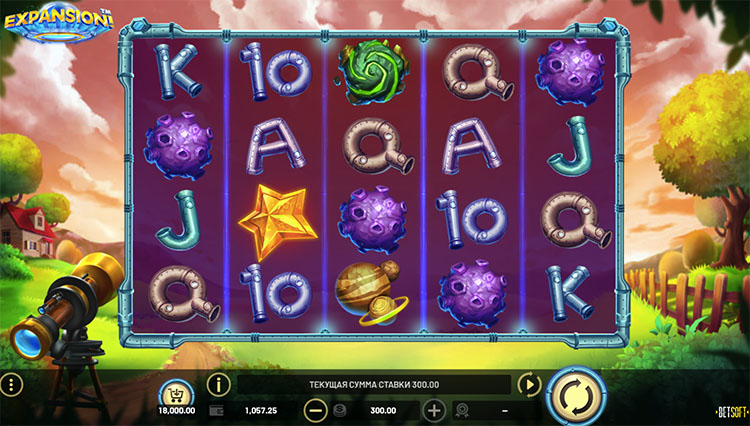Increase the bet with the plus button
This screenshot has height=426, width=750.
[434, 410]
